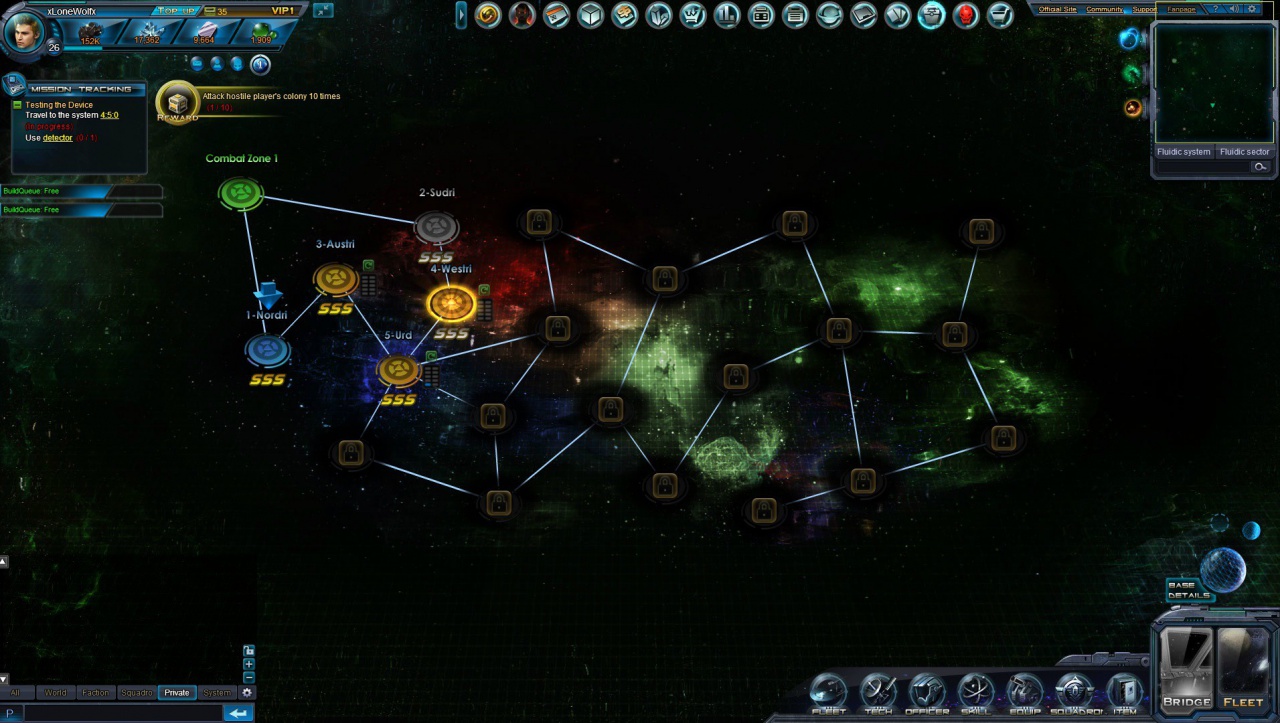
Task: Select the 4-Westri system node
Action: click(x=451, y=304)
